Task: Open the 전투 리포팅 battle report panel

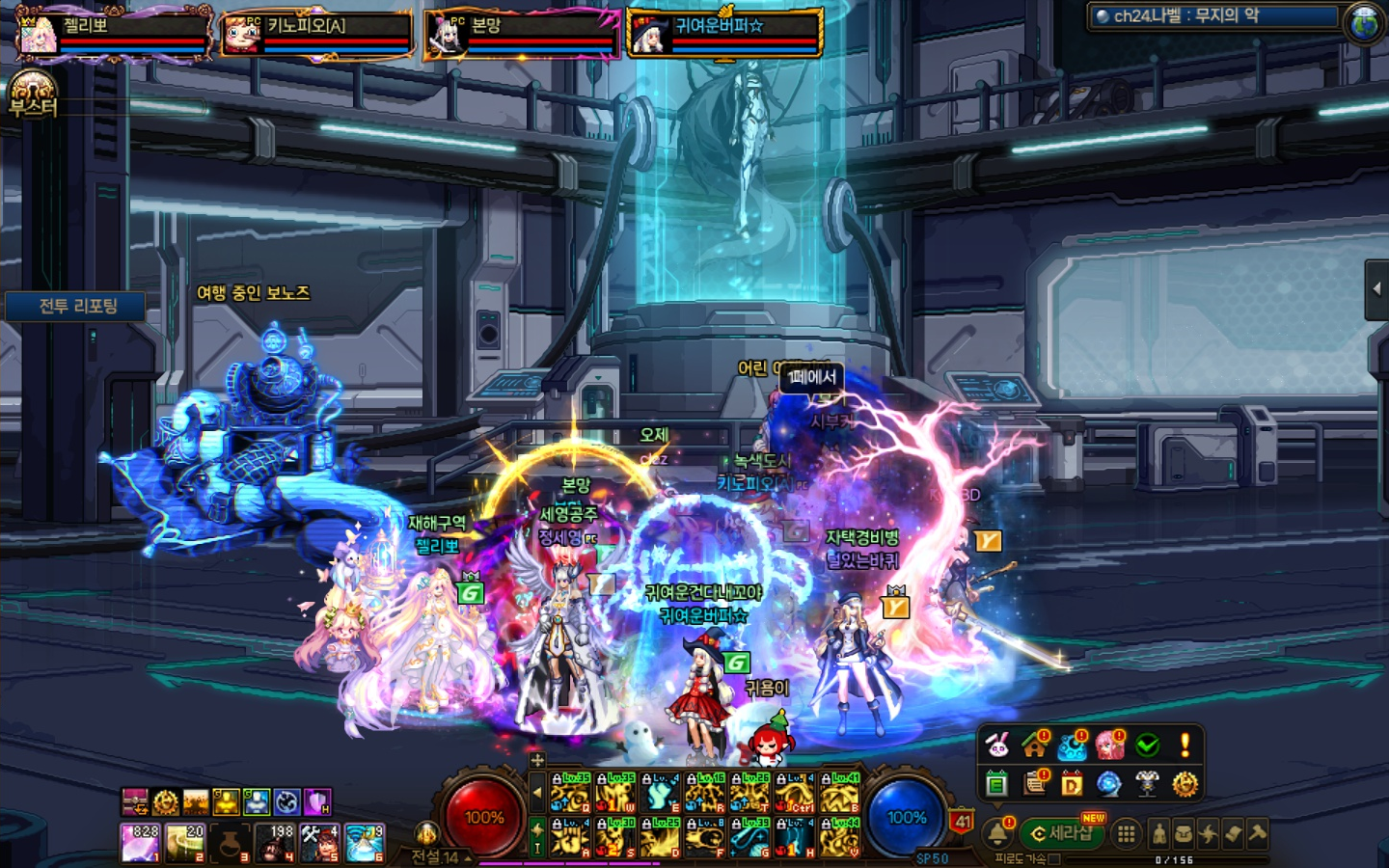Action: (x=77, y=307)
